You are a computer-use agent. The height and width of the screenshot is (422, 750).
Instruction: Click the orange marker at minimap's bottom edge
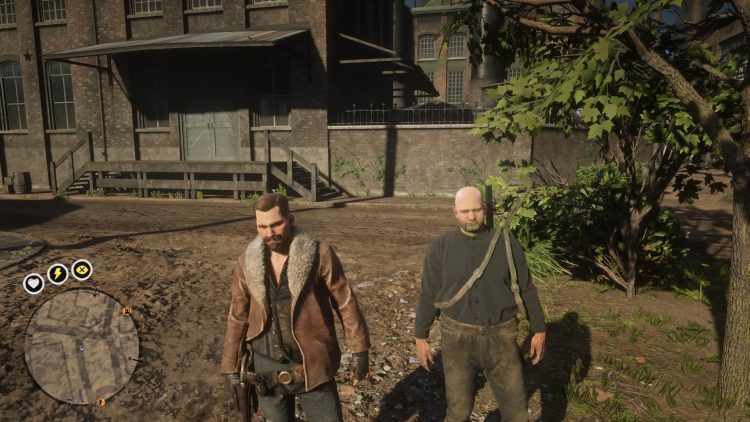[100, 402]
